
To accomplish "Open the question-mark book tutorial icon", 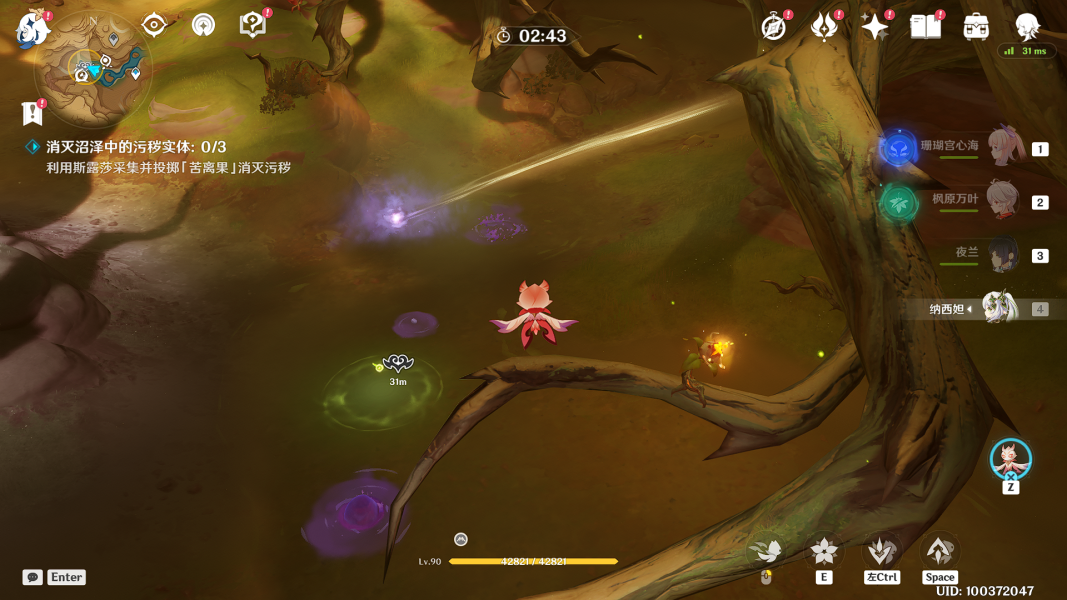I will click(253, 24).
